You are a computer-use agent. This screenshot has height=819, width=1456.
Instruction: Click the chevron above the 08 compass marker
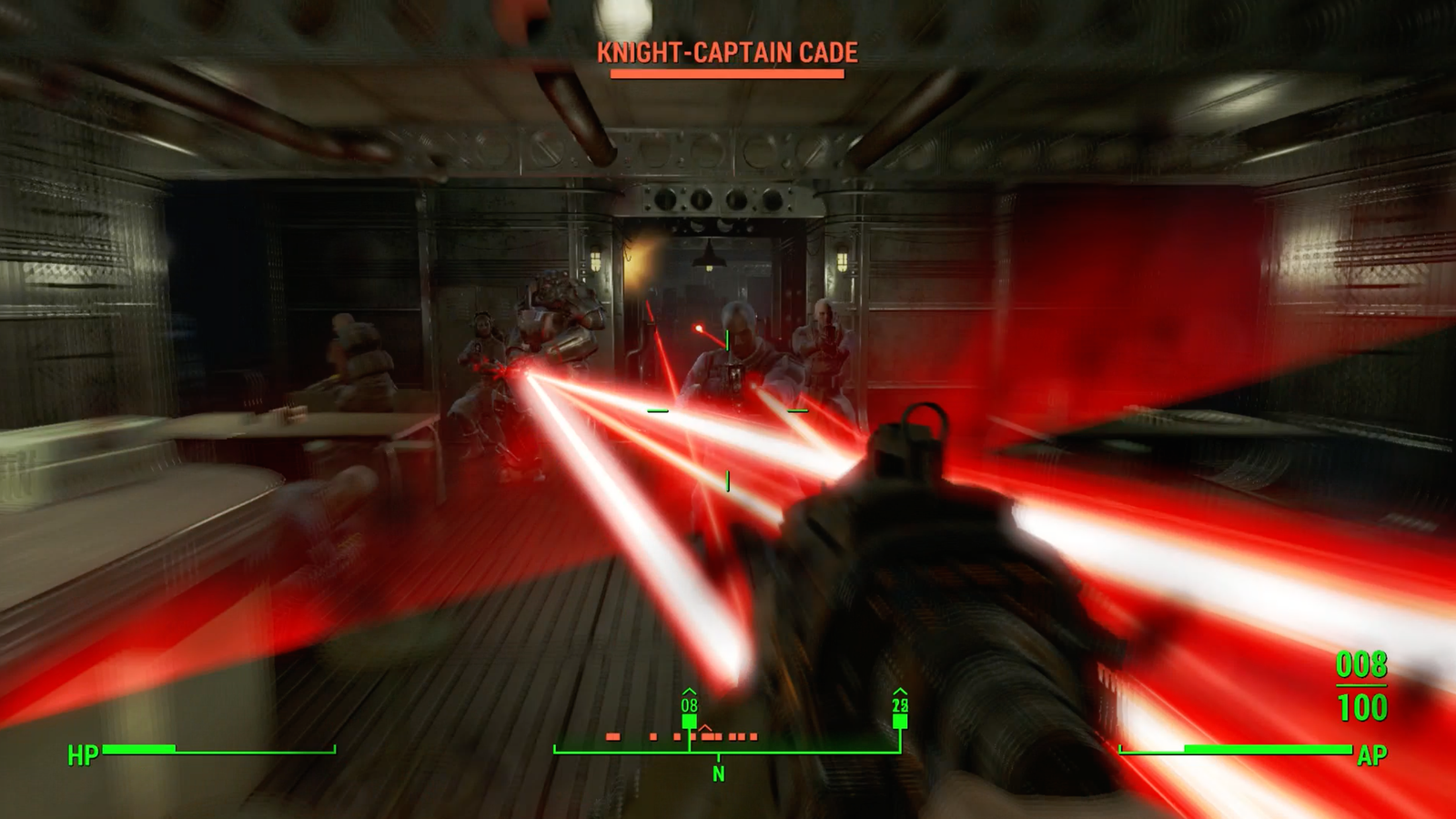pos(689,691)
